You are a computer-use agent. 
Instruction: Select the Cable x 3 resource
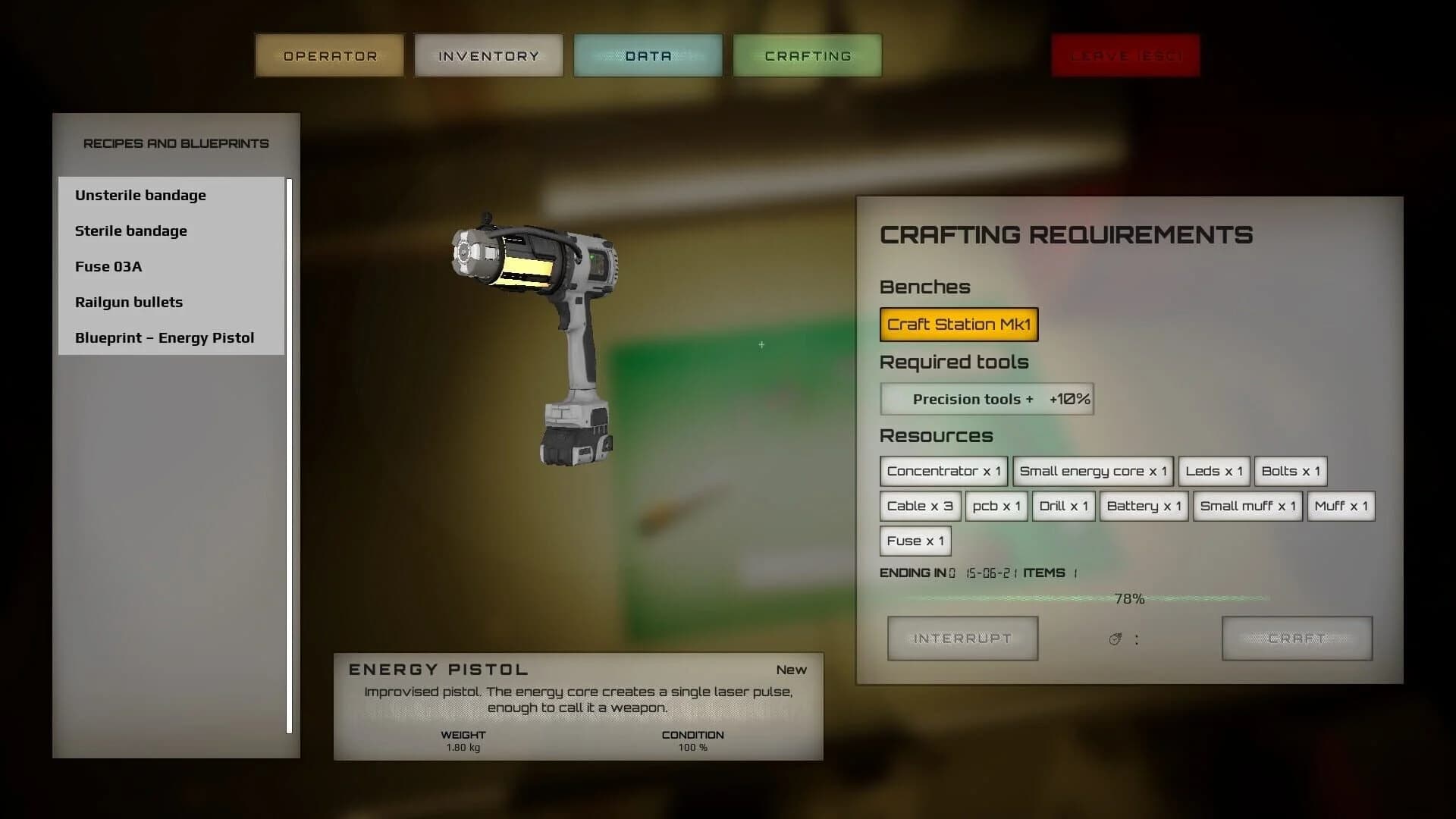[x=919, y=506]
